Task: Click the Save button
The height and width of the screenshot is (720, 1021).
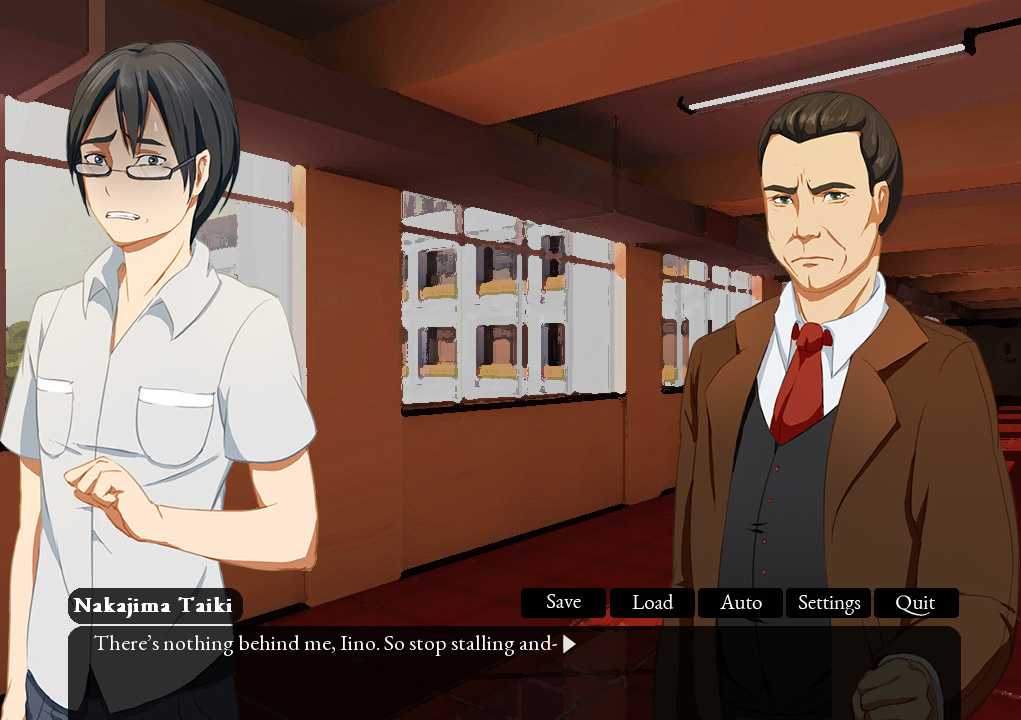Action: [x=563, y=603]
